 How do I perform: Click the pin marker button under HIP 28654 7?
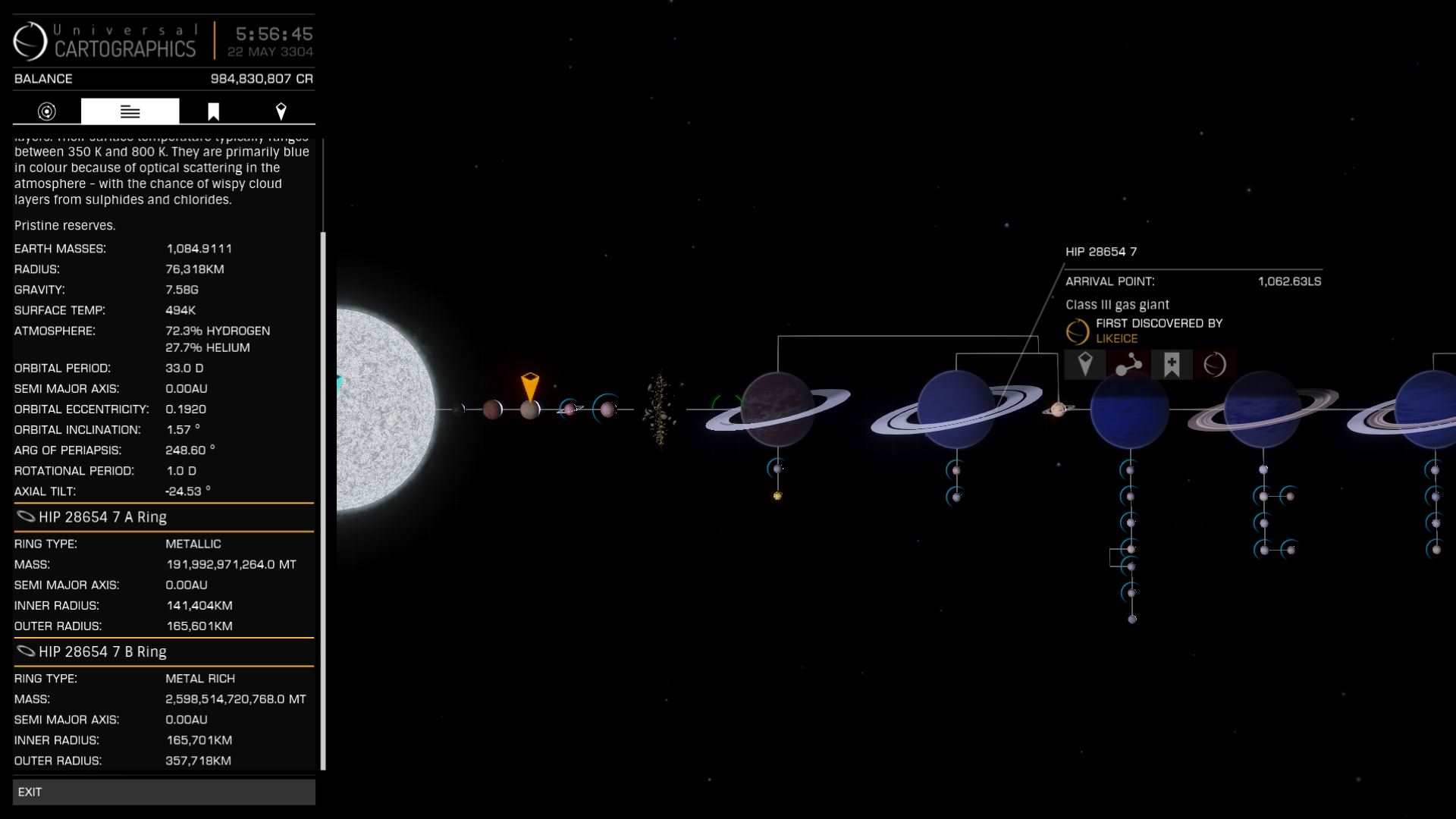click(1085, 365)
